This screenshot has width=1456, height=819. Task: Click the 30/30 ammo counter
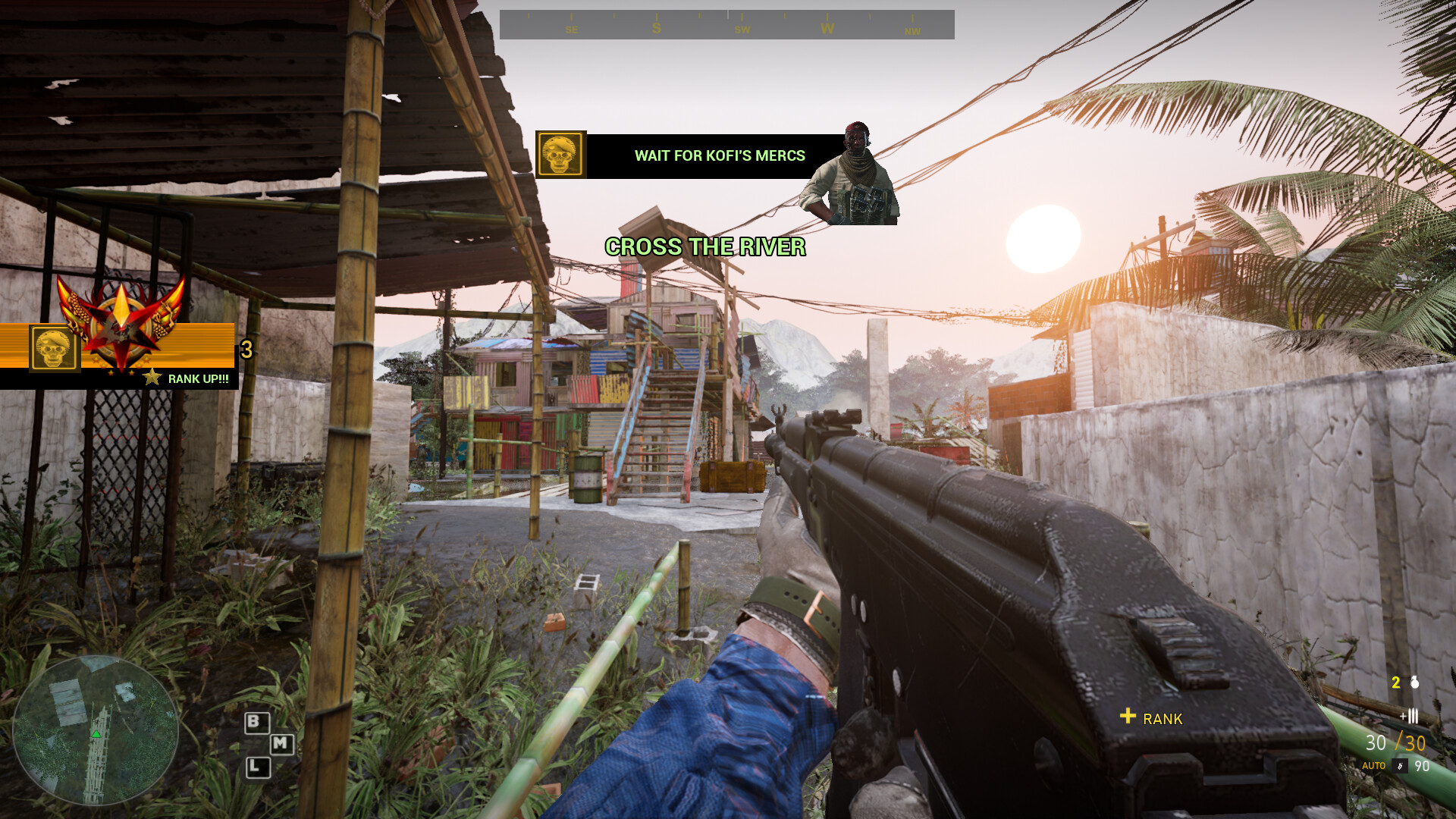click(x=1395, y=743)
